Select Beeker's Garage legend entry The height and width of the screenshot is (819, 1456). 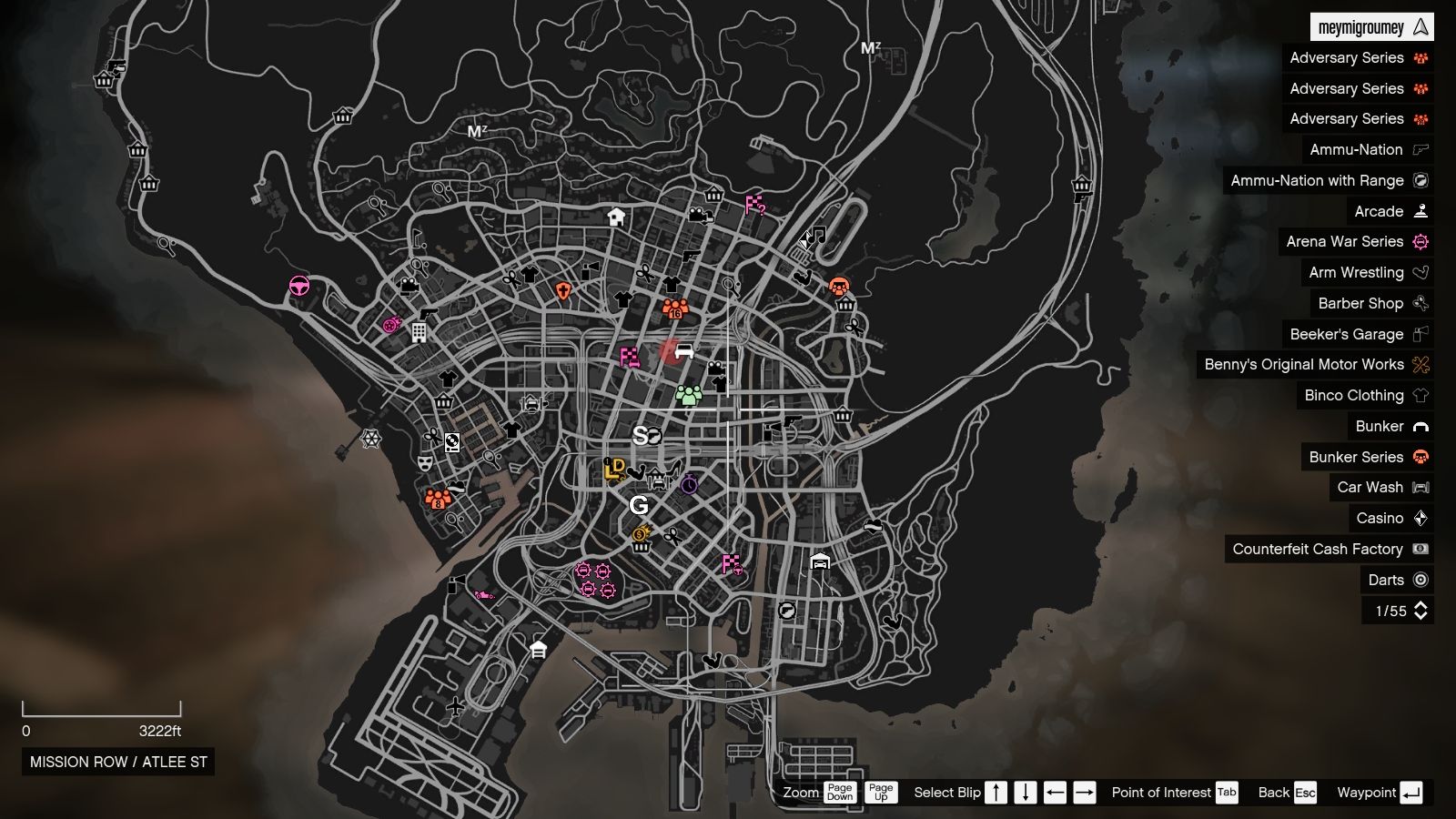pyautogui.click(x=1358, y=334)
